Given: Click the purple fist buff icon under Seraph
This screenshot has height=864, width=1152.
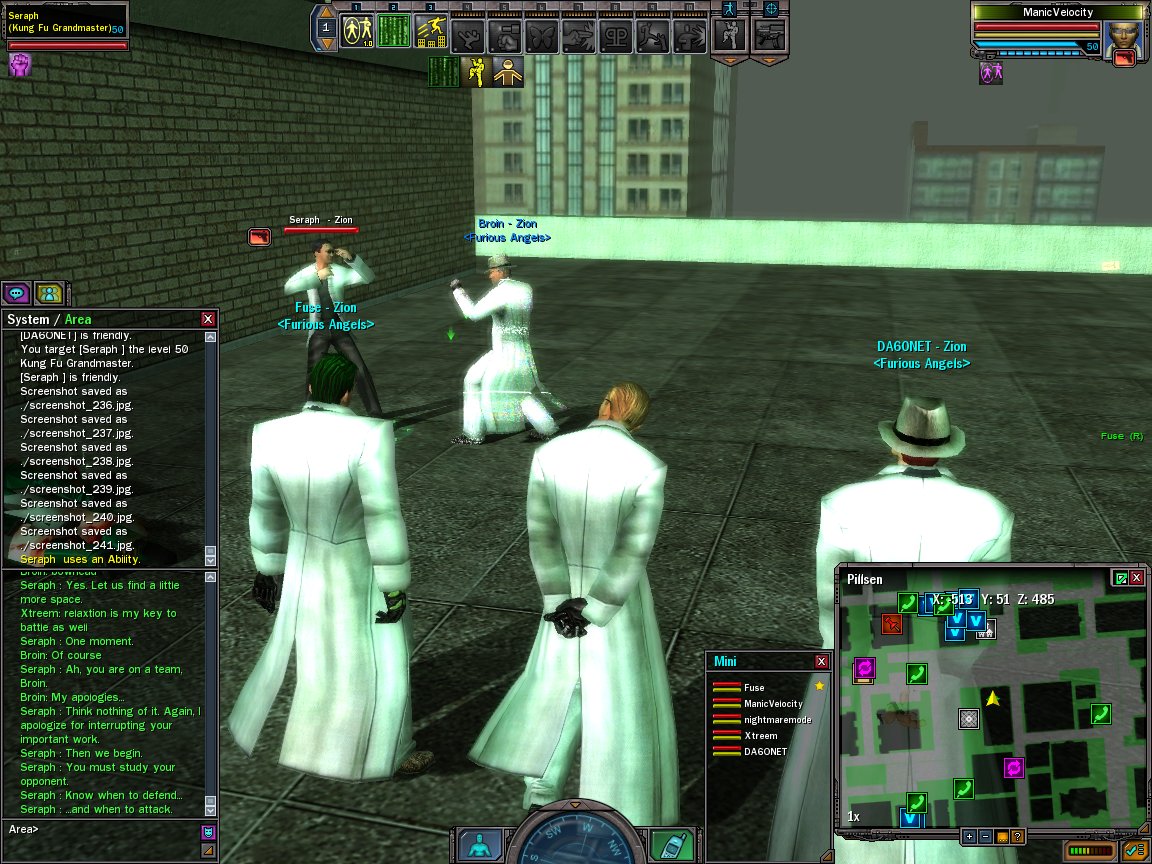Looking at the screenshot, I should pyautogui.click(x=20, y=65).
